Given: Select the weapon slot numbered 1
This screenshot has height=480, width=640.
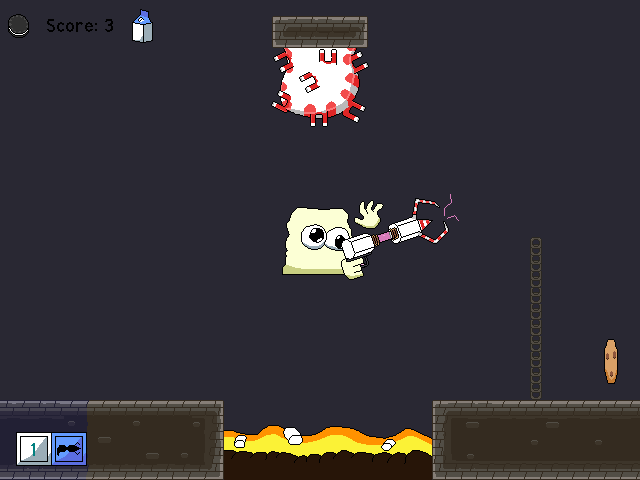Looking at the screenshot, I should 33,449.
